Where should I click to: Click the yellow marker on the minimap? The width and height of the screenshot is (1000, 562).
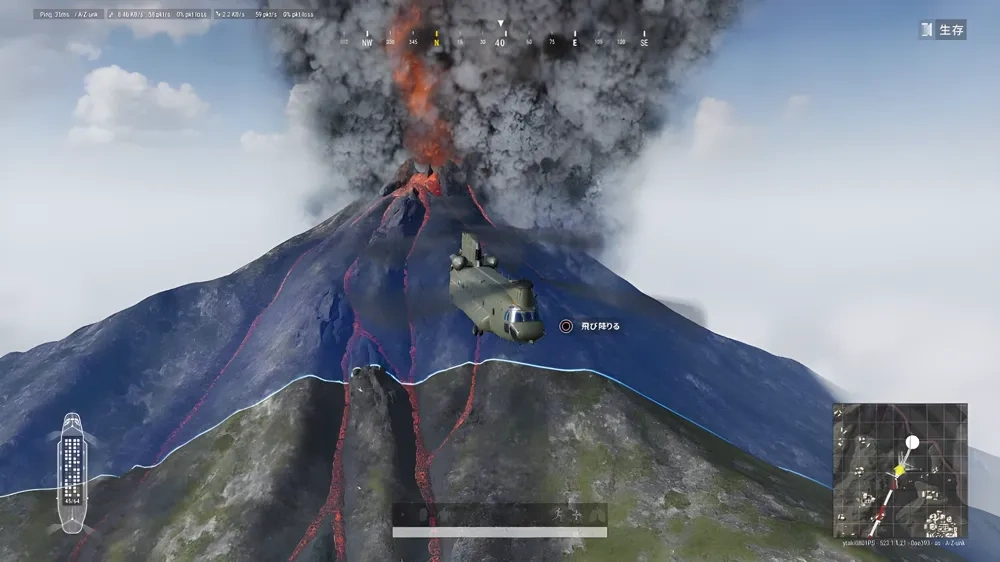(x=899, y=470)
